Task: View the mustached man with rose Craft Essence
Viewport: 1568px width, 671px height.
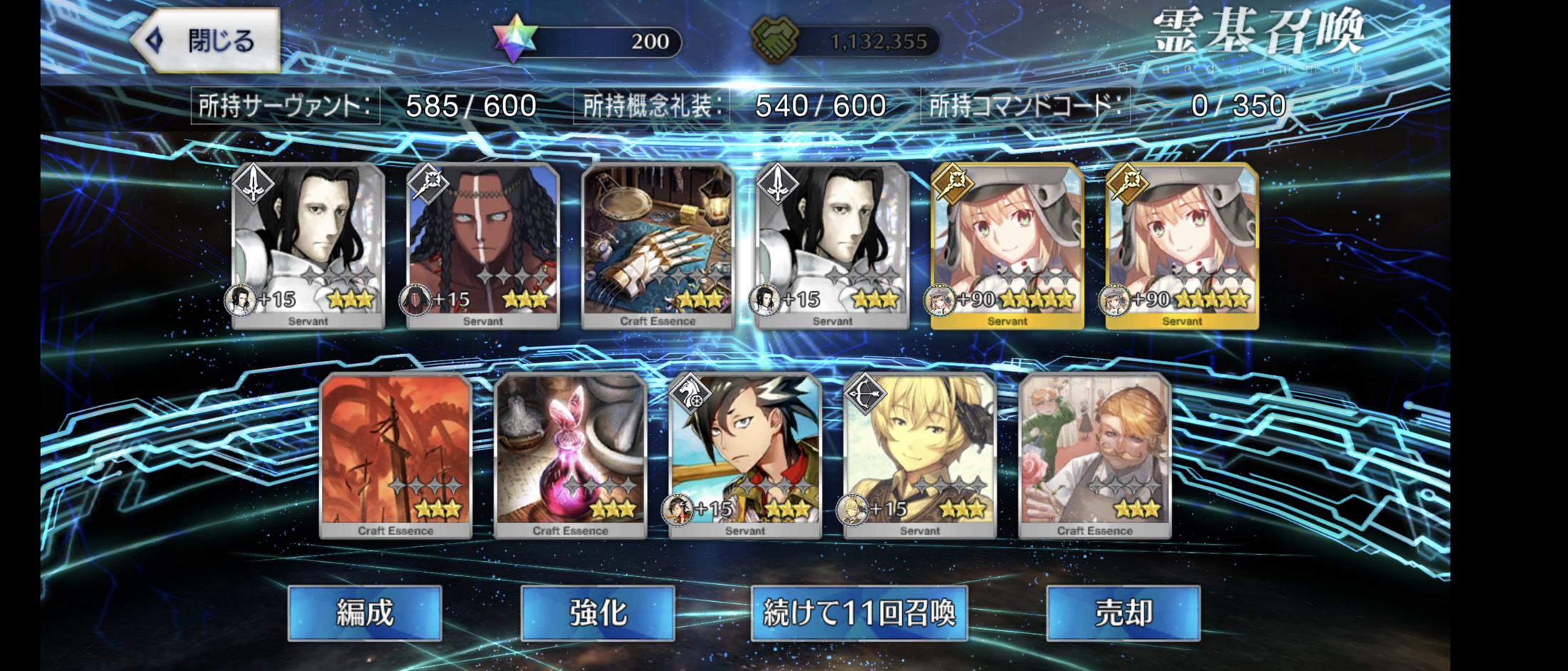Action: [x=1095, y=455]
